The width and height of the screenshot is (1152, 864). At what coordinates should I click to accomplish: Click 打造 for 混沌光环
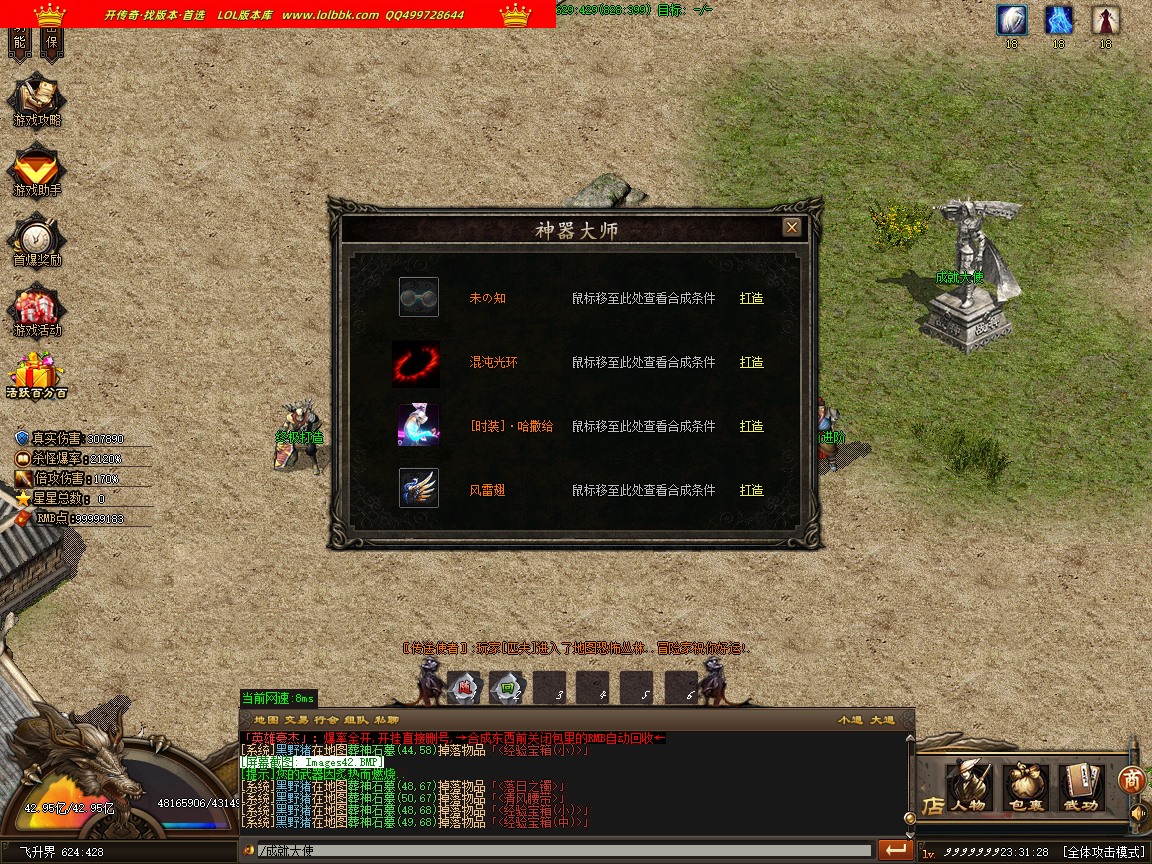[x=751, y=362]
